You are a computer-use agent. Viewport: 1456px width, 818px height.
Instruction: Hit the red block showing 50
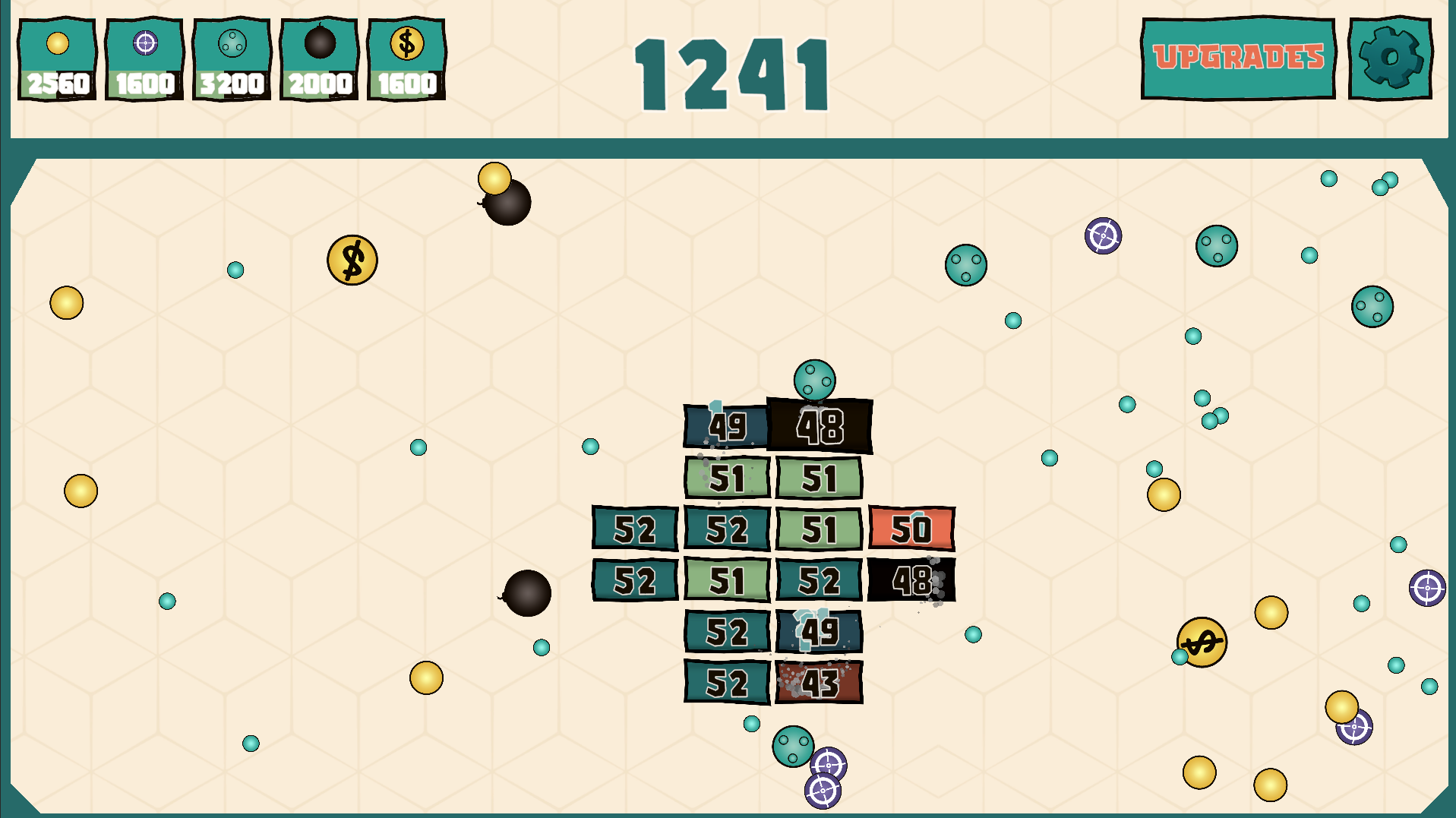(x=911, y=529)
